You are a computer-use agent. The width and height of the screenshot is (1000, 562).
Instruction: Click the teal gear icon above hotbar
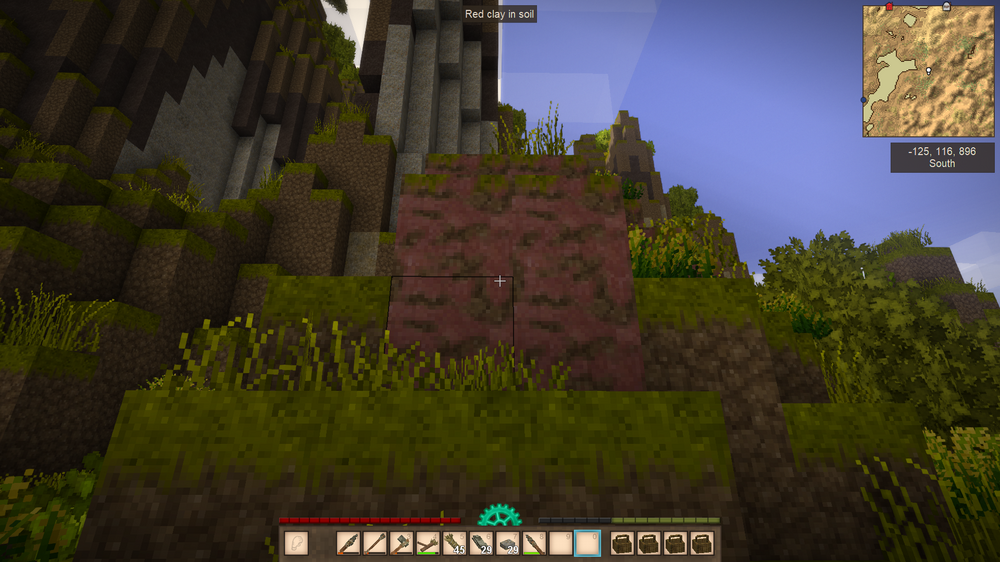coord(499,516)
